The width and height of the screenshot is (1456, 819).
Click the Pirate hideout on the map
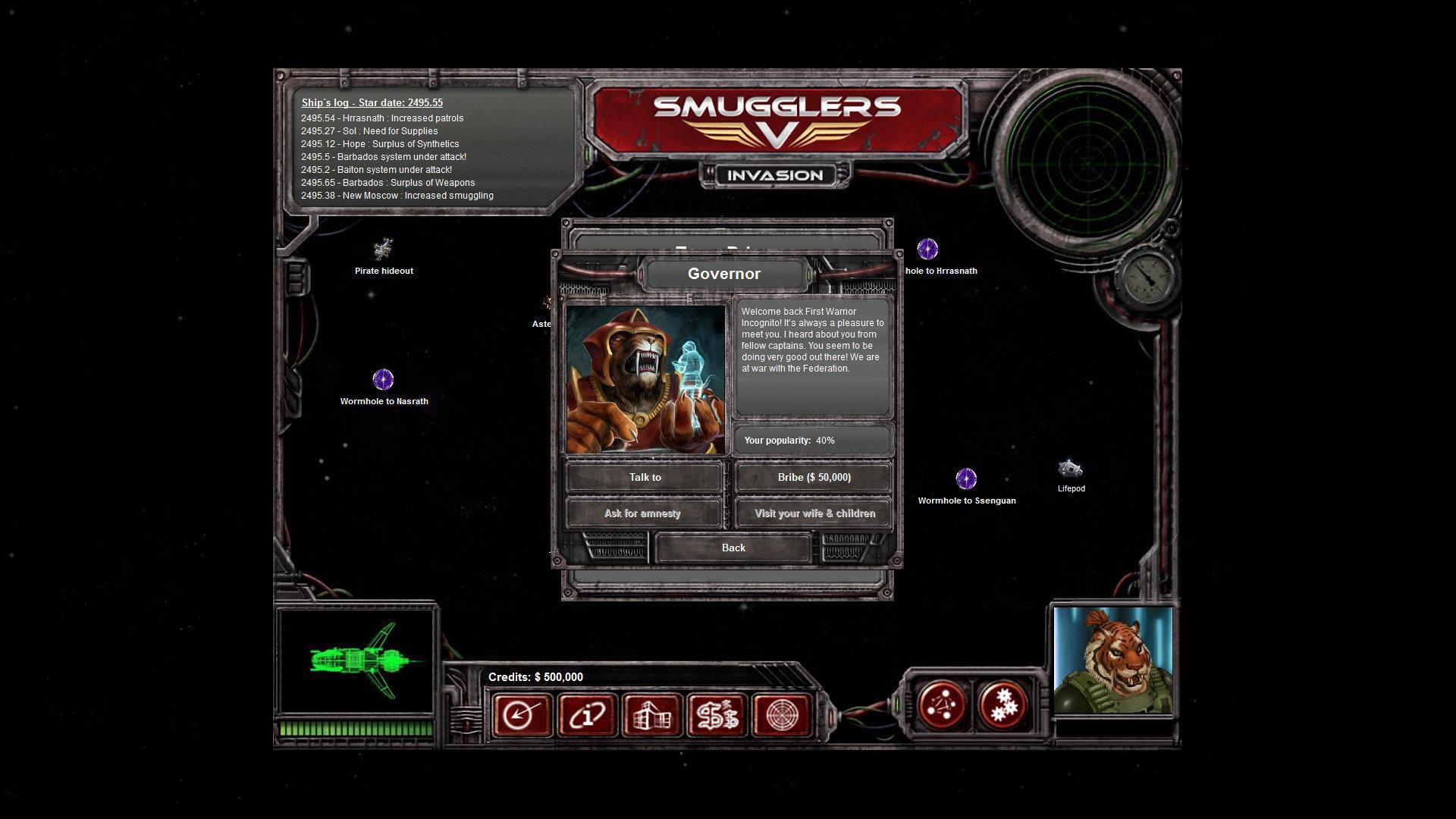383,250
